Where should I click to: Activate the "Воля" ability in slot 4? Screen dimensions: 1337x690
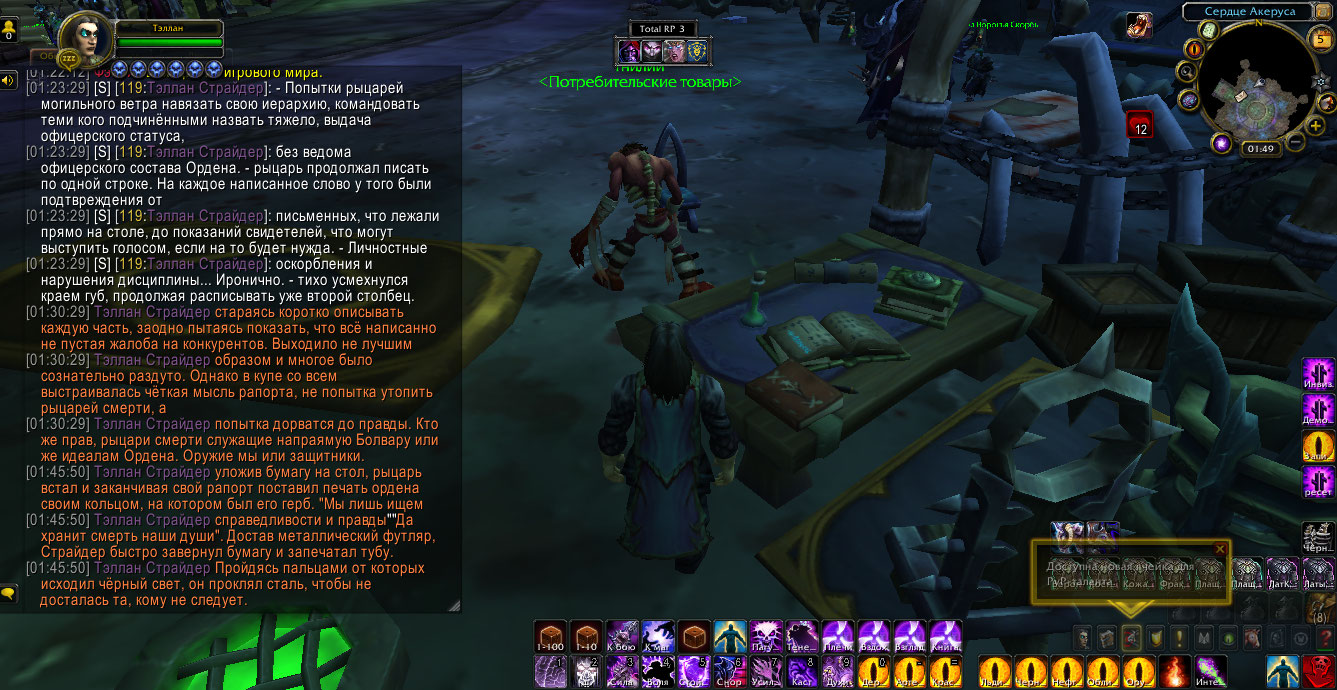(658, 671)
